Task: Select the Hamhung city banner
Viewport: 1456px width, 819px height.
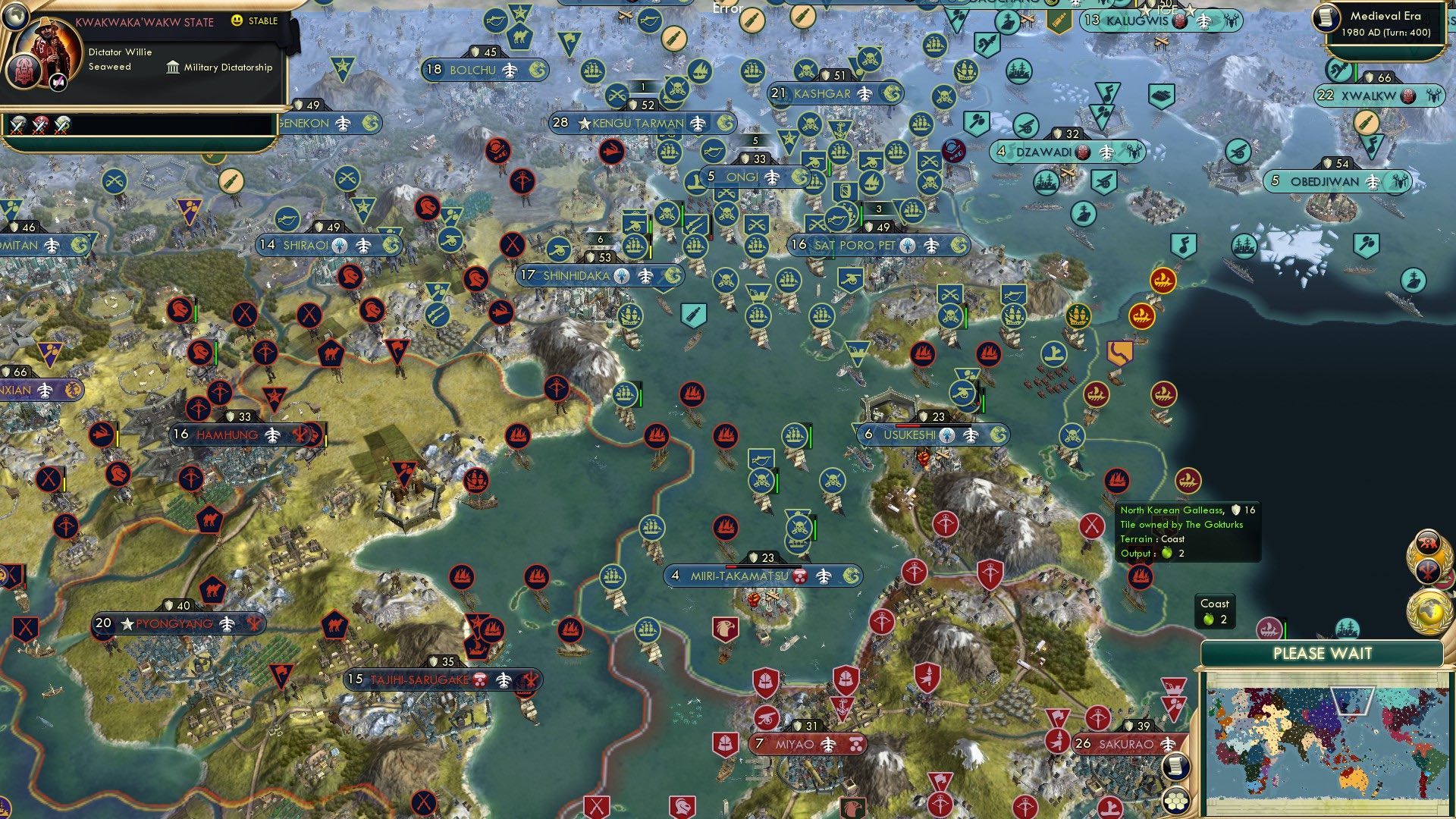Action: [235, 435]
